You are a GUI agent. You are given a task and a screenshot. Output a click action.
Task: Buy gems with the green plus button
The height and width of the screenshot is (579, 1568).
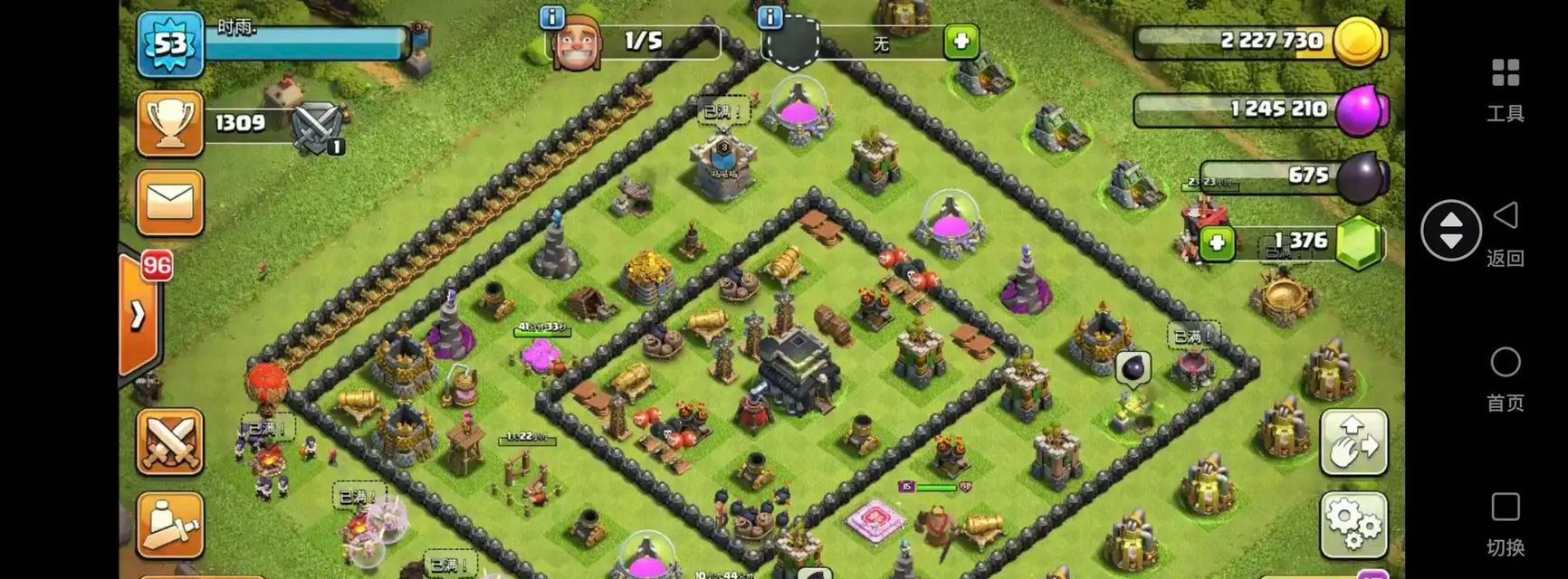tap(1217, 242)
